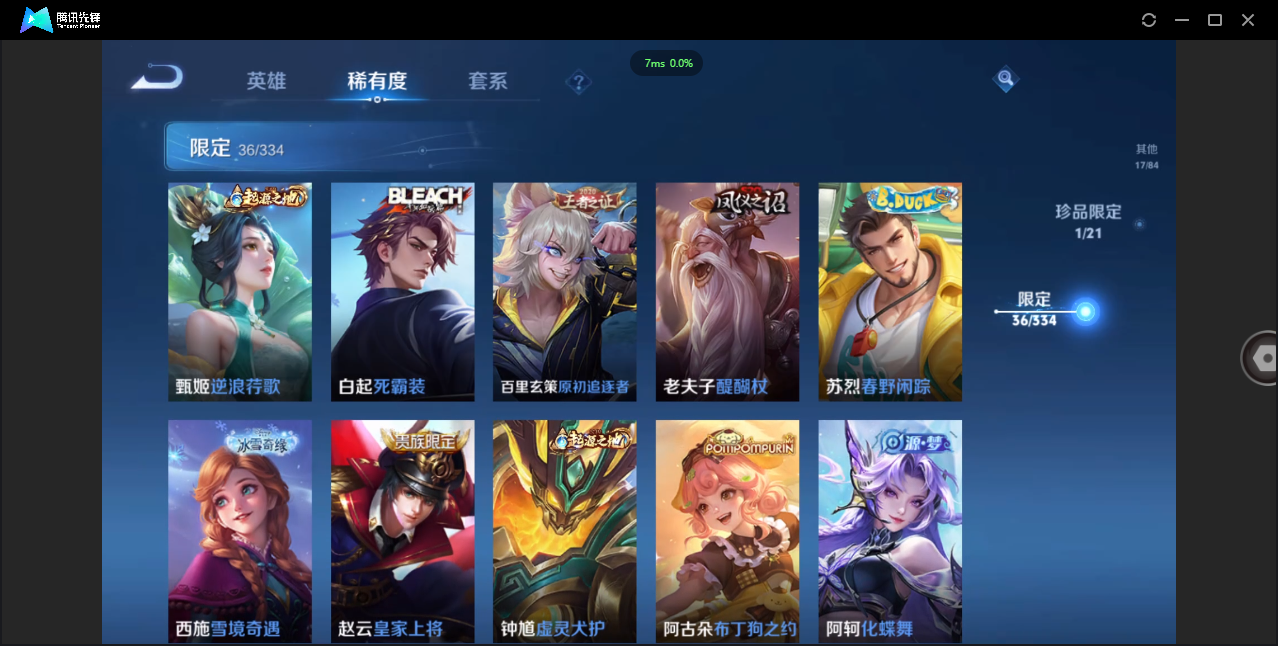Maximize the emulator window
The image size is (1278, 646).
(x=1215, y=20)
